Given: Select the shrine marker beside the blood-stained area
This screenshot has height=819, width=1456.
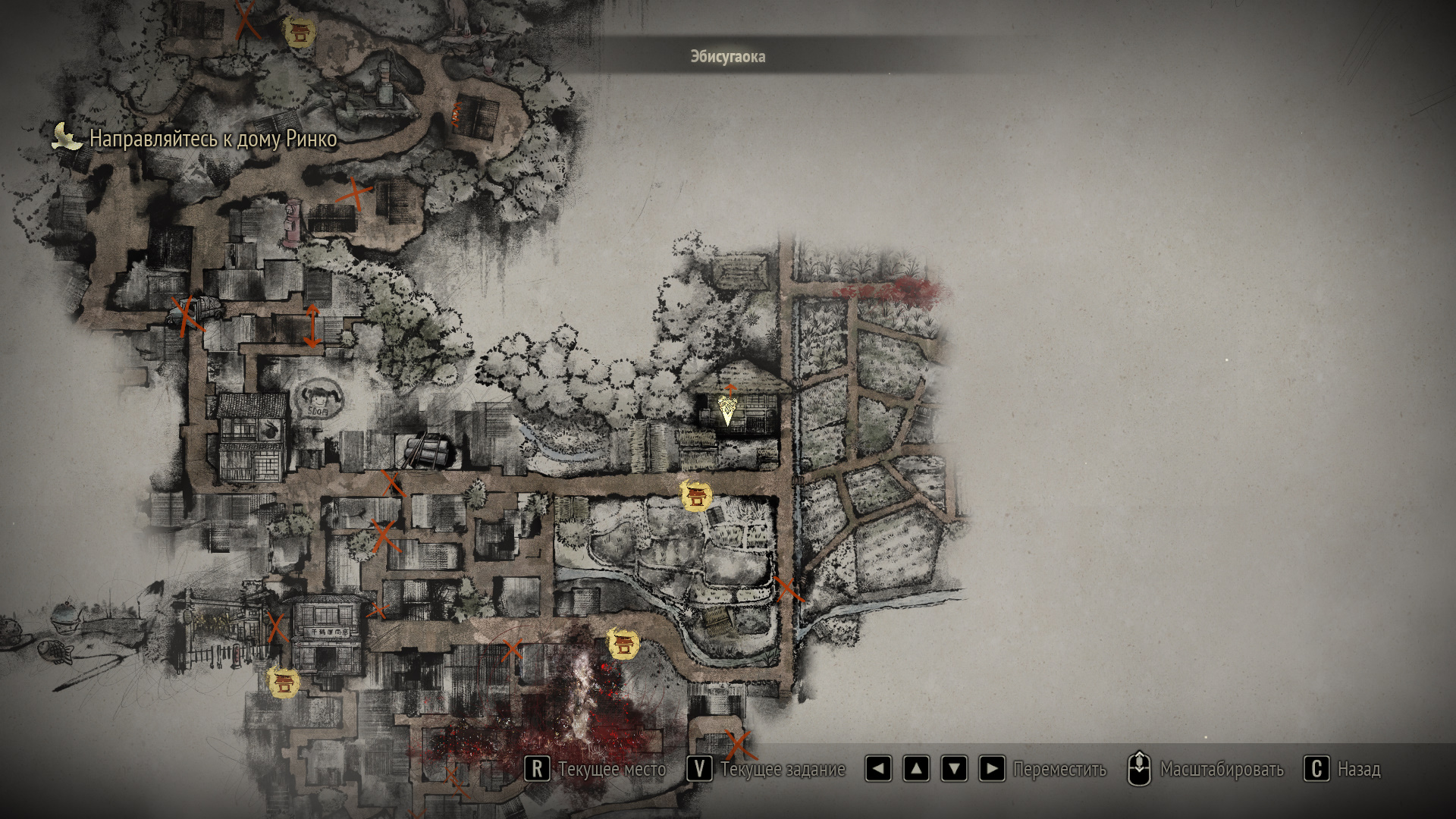Looking at the screenshot, I should (x=623, y=645).
